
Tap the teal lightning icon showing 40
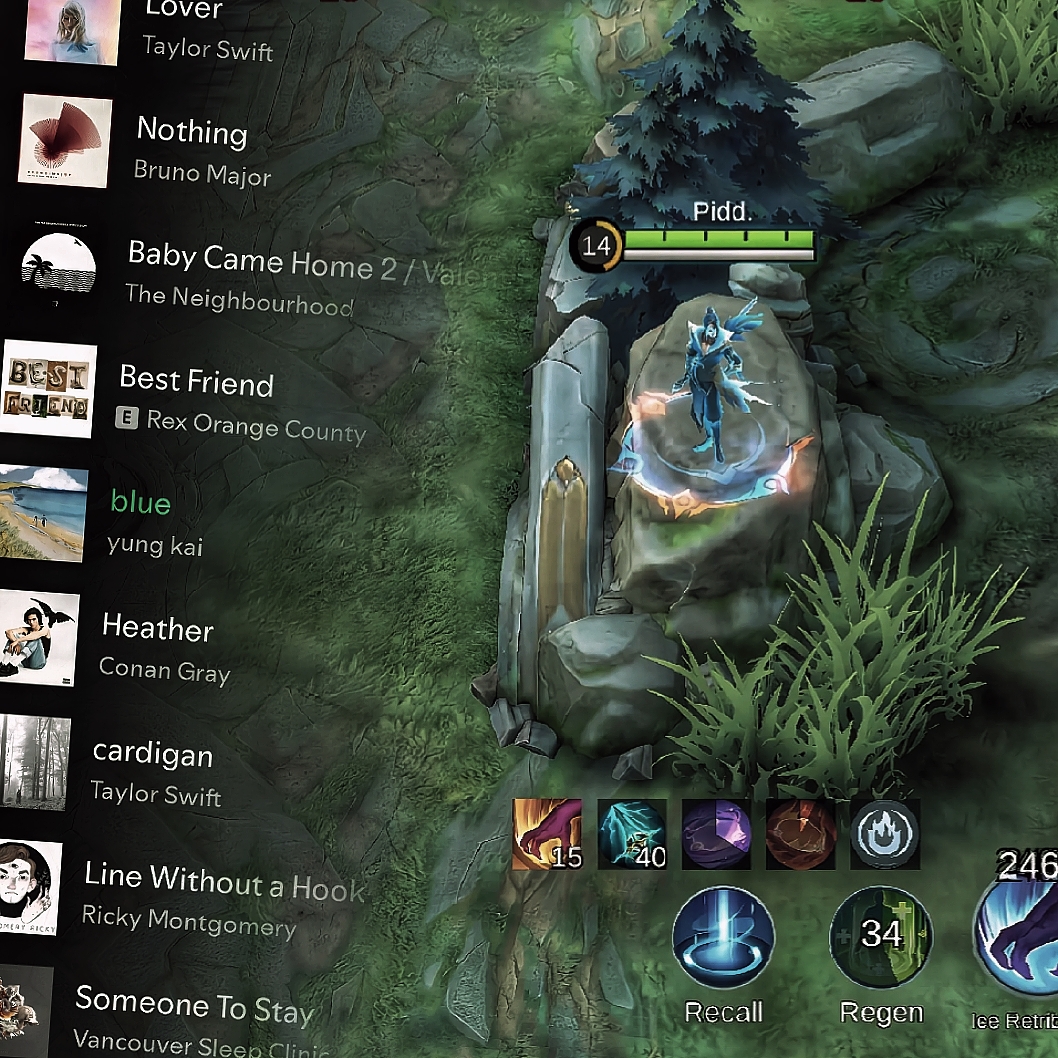point(632,833)
